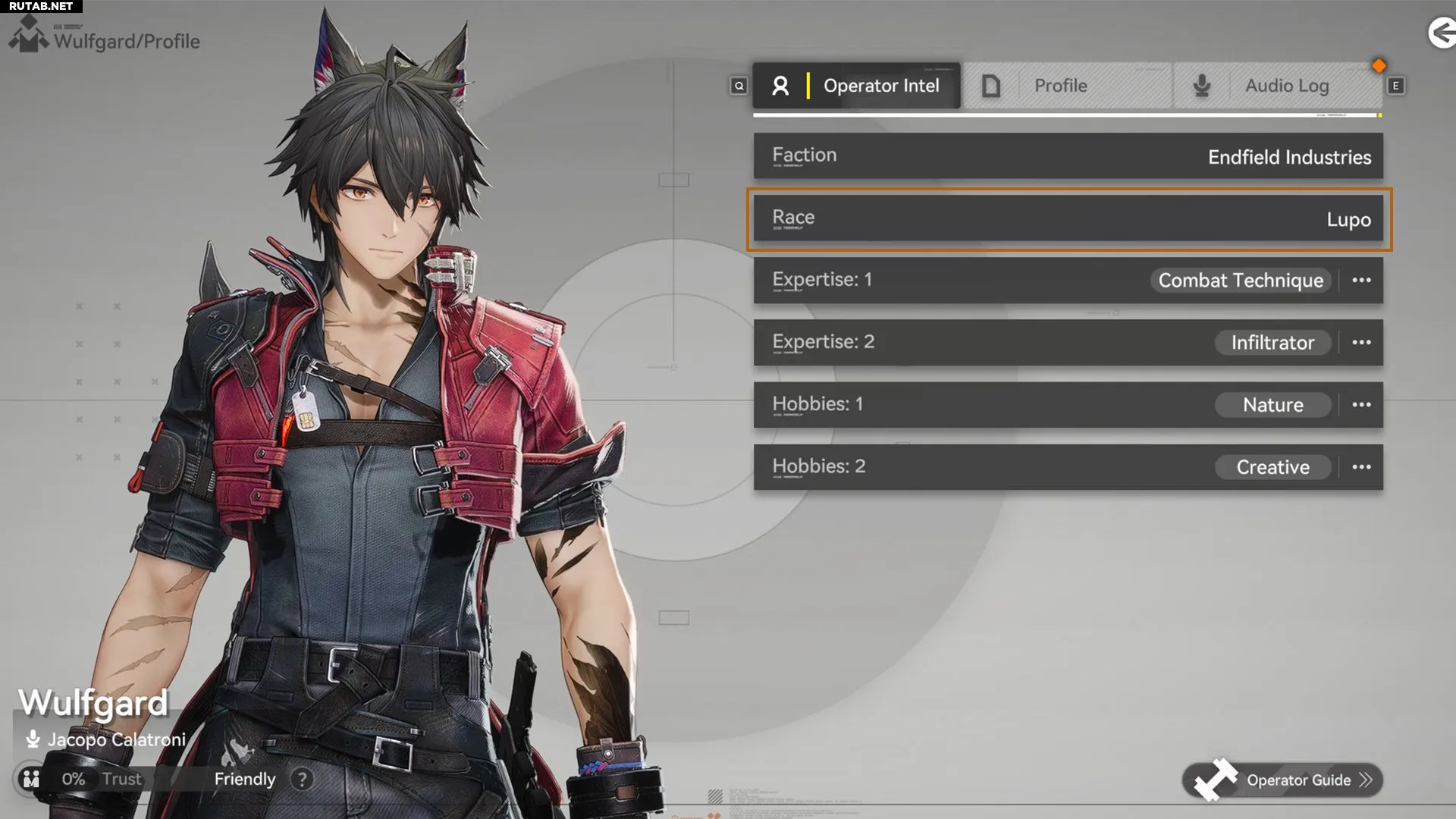Expand details for Hobbies 2

pyautogui.click(x=1361, y=467)
